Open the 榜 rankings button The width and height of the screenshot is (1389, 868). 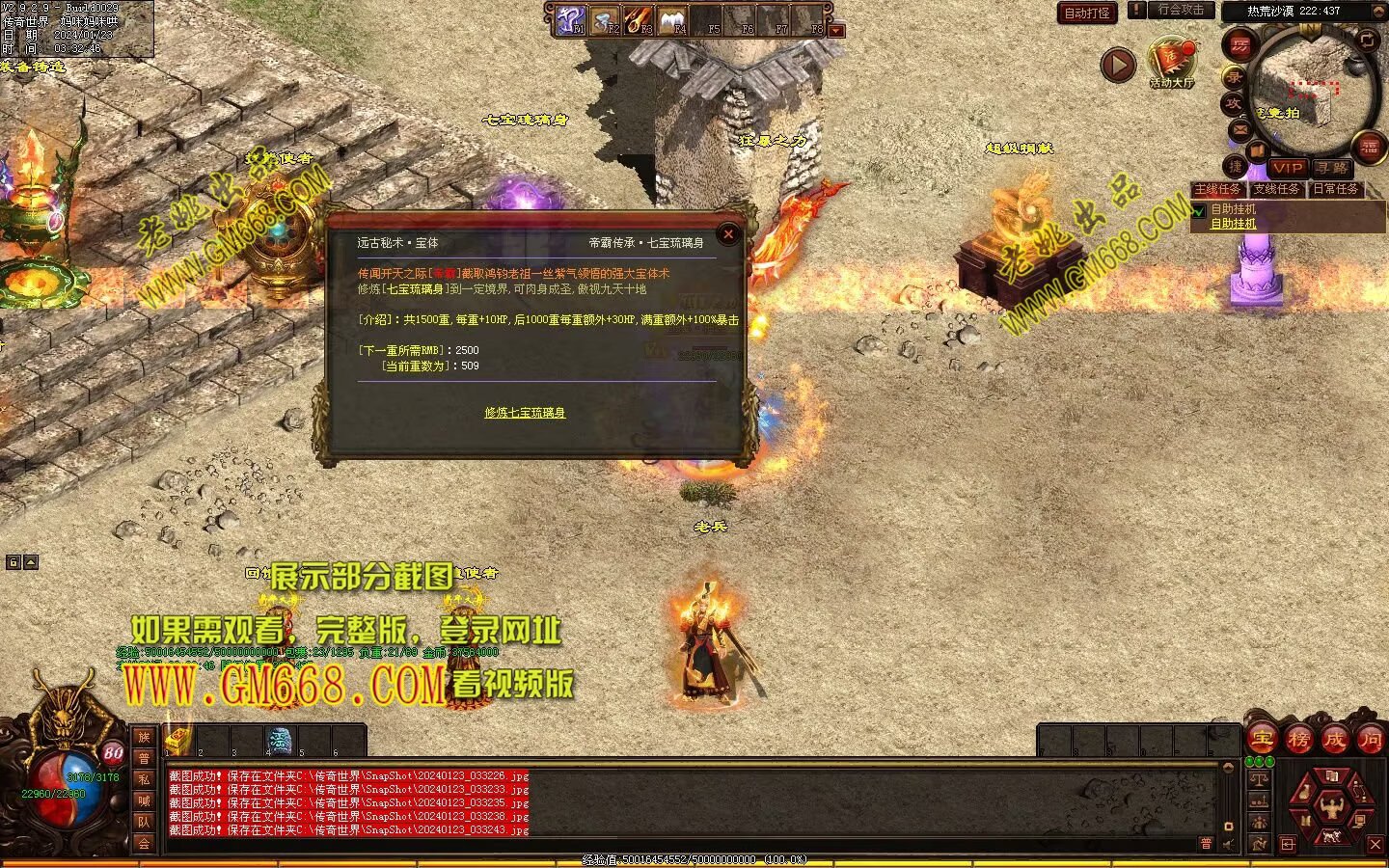click(x=1298, y=740)
